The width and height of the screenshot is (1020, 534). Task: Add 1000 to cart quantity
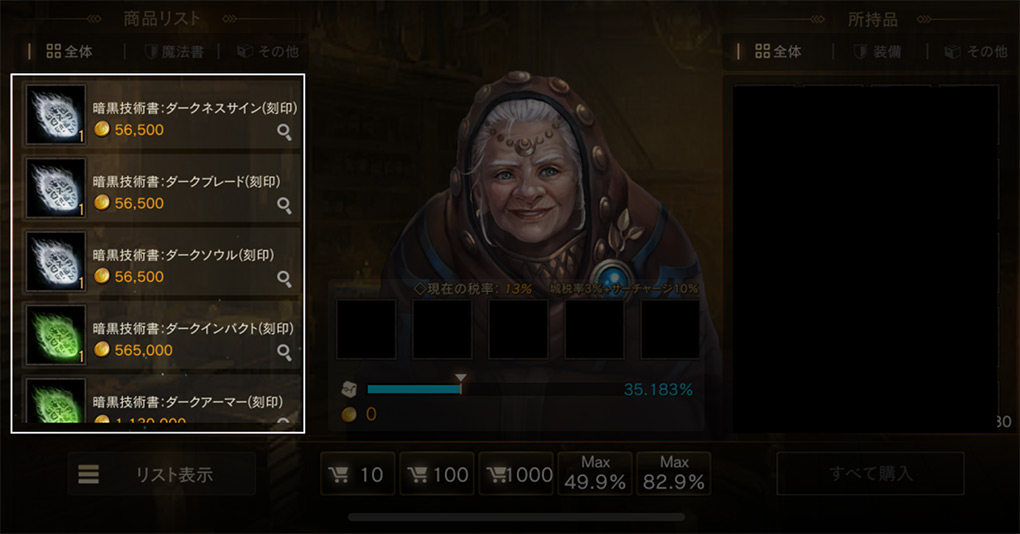click(x=516, y=474)
